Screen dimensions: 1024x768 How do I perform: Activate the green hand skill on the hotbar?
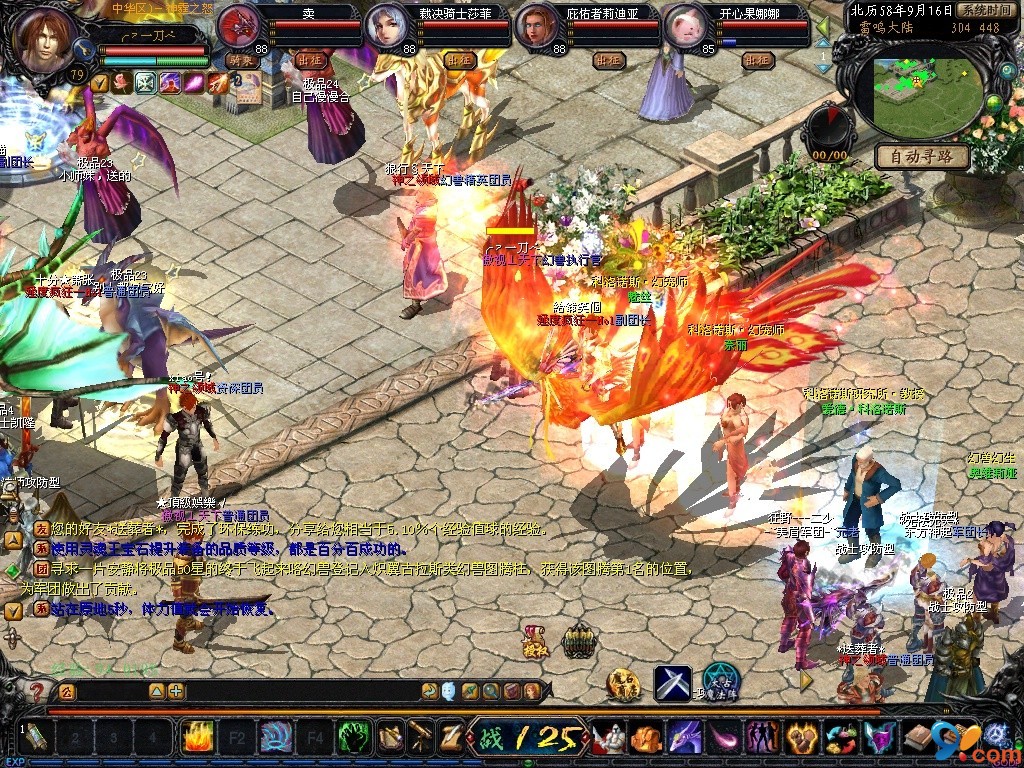[353, 738]
